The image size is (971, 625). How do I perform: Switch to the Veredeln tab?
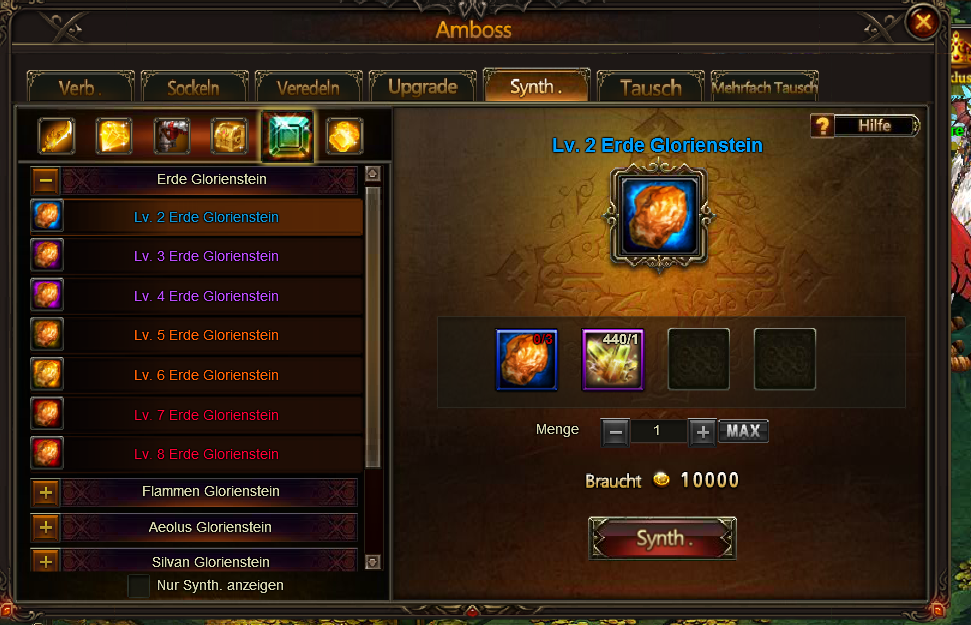(308, 88)
